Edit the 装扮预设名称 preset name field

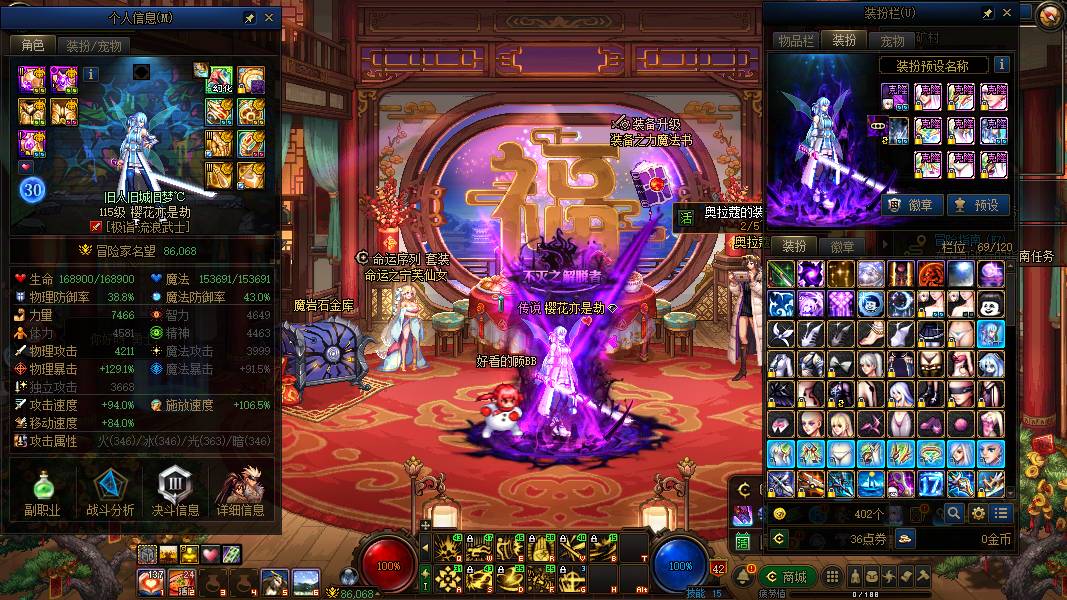pos(935,65)
